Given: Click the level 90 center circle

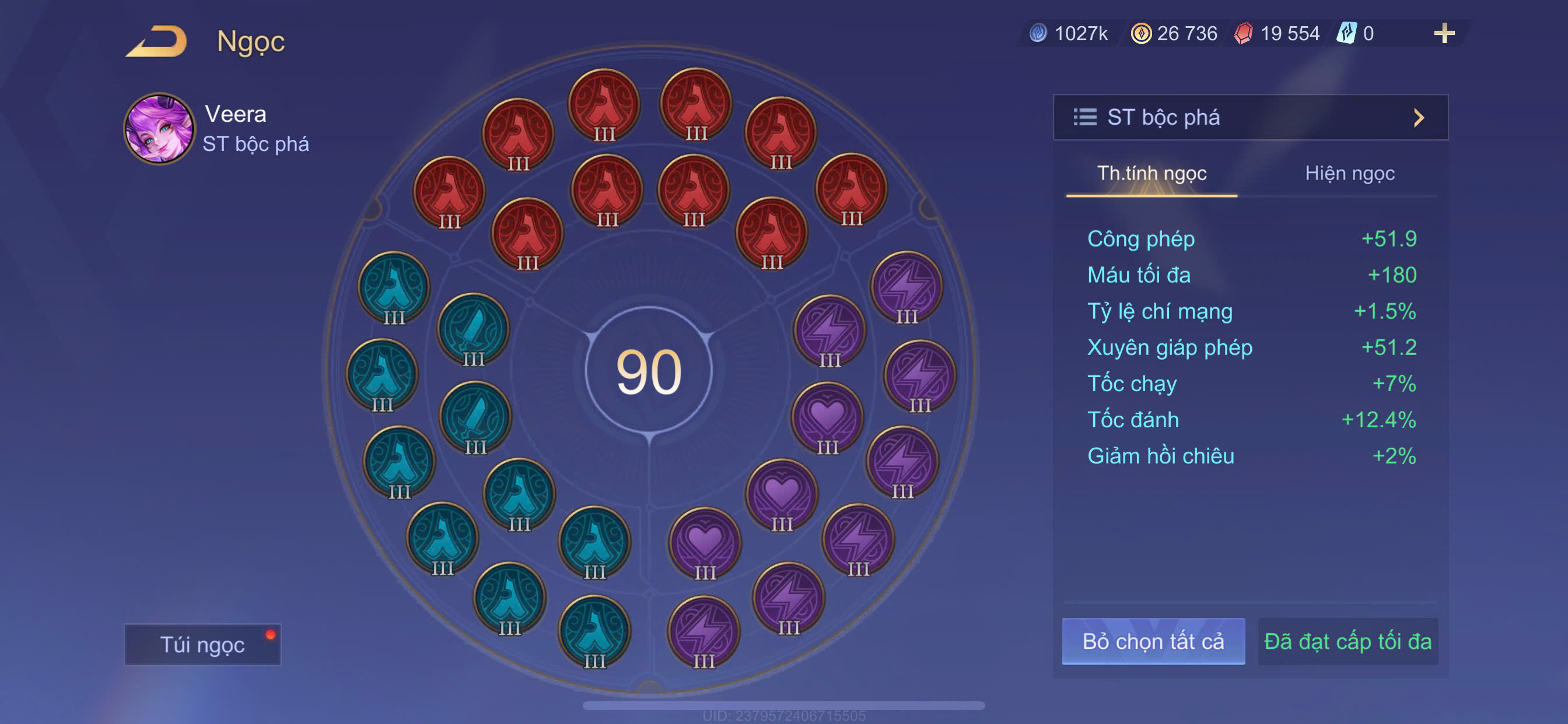Looking at the screenshot, I should tap(649, 371).
